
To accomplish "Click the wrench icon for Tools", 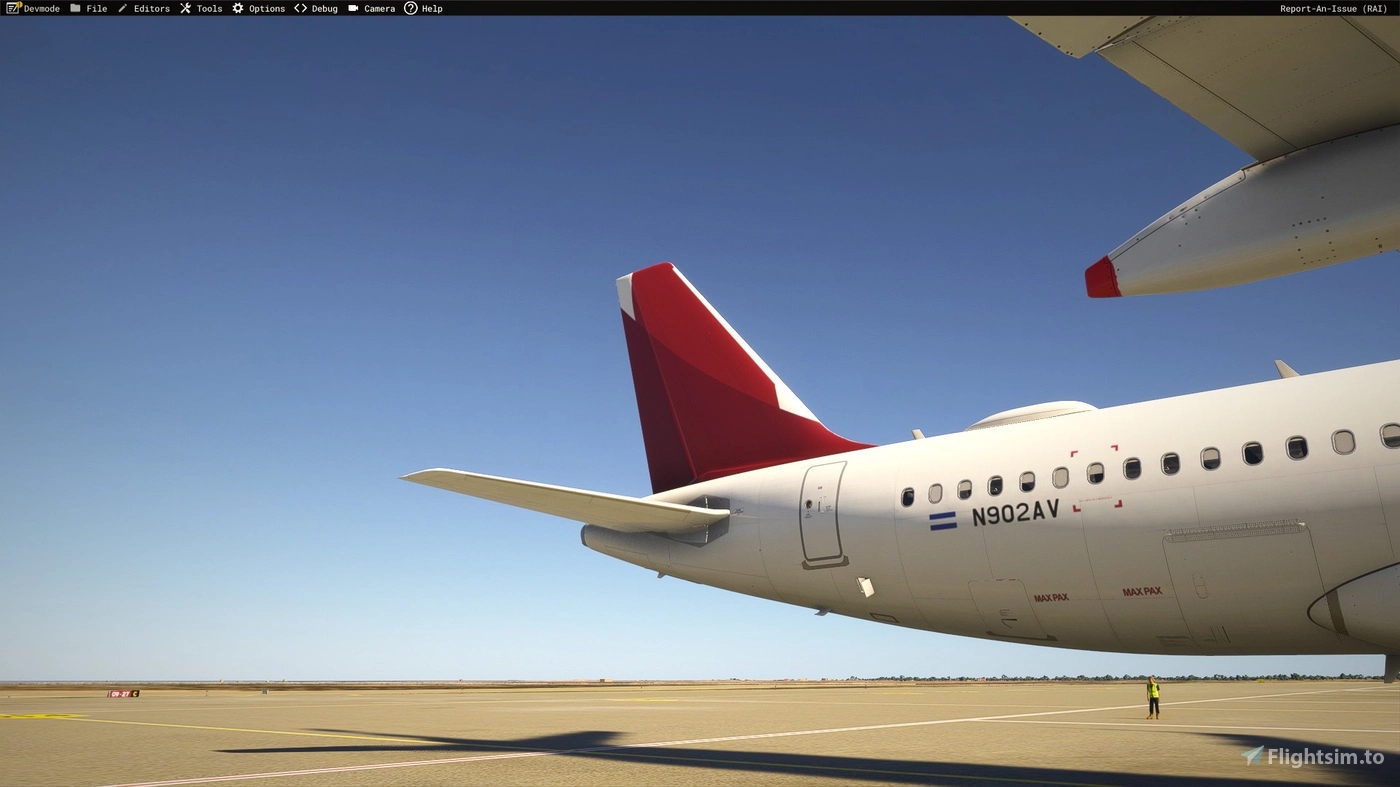I will pos(184,8).
